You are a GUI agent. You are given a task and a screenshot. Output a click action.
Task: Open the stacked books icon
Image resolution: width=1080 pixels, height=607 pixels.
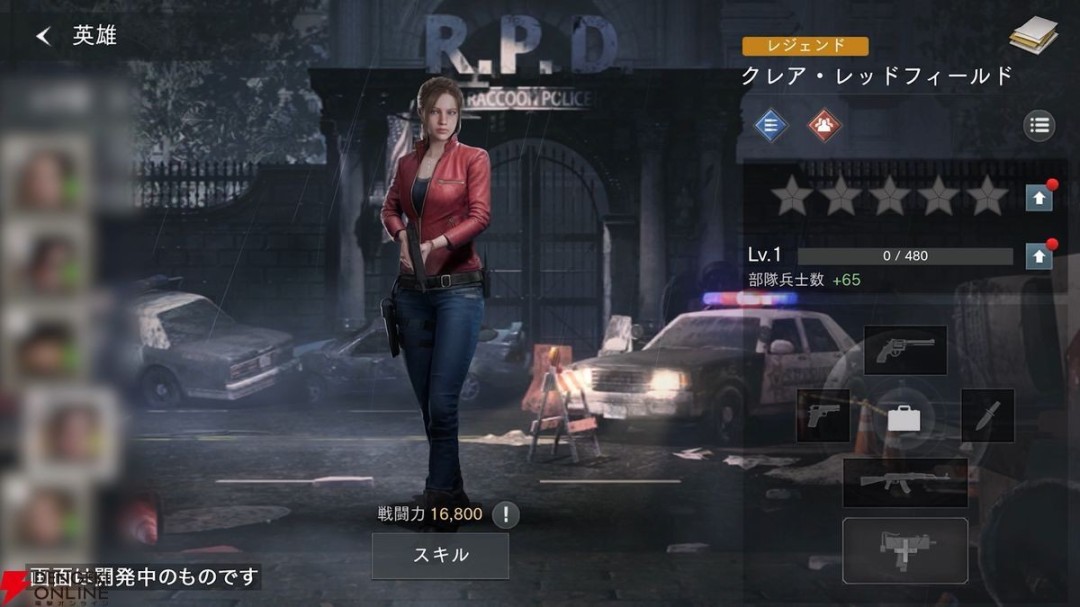tap(1033, 36)
